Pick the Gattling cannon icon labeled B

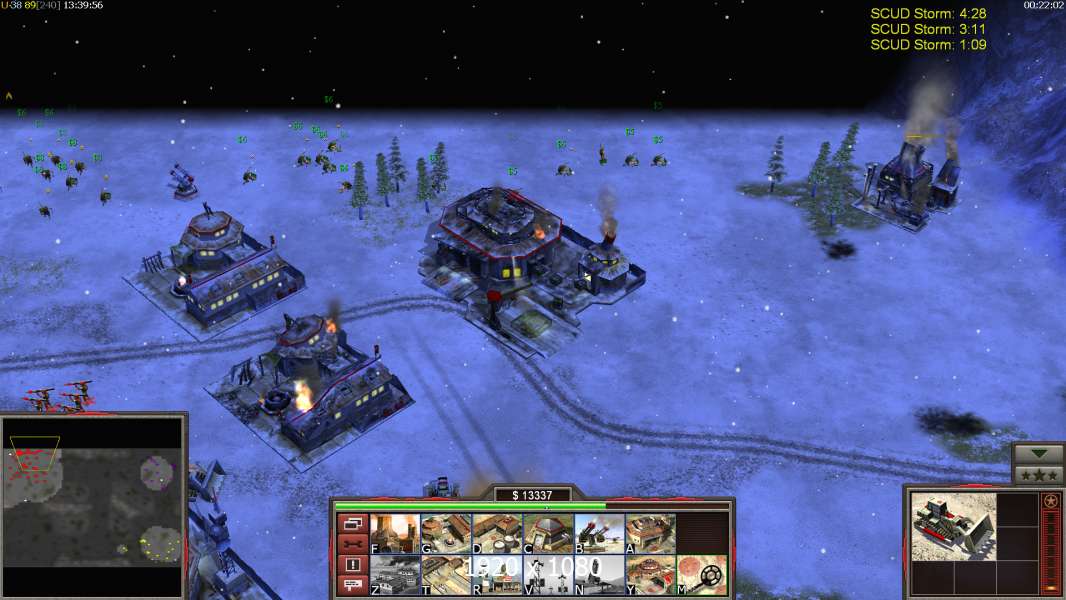point(599,534)
